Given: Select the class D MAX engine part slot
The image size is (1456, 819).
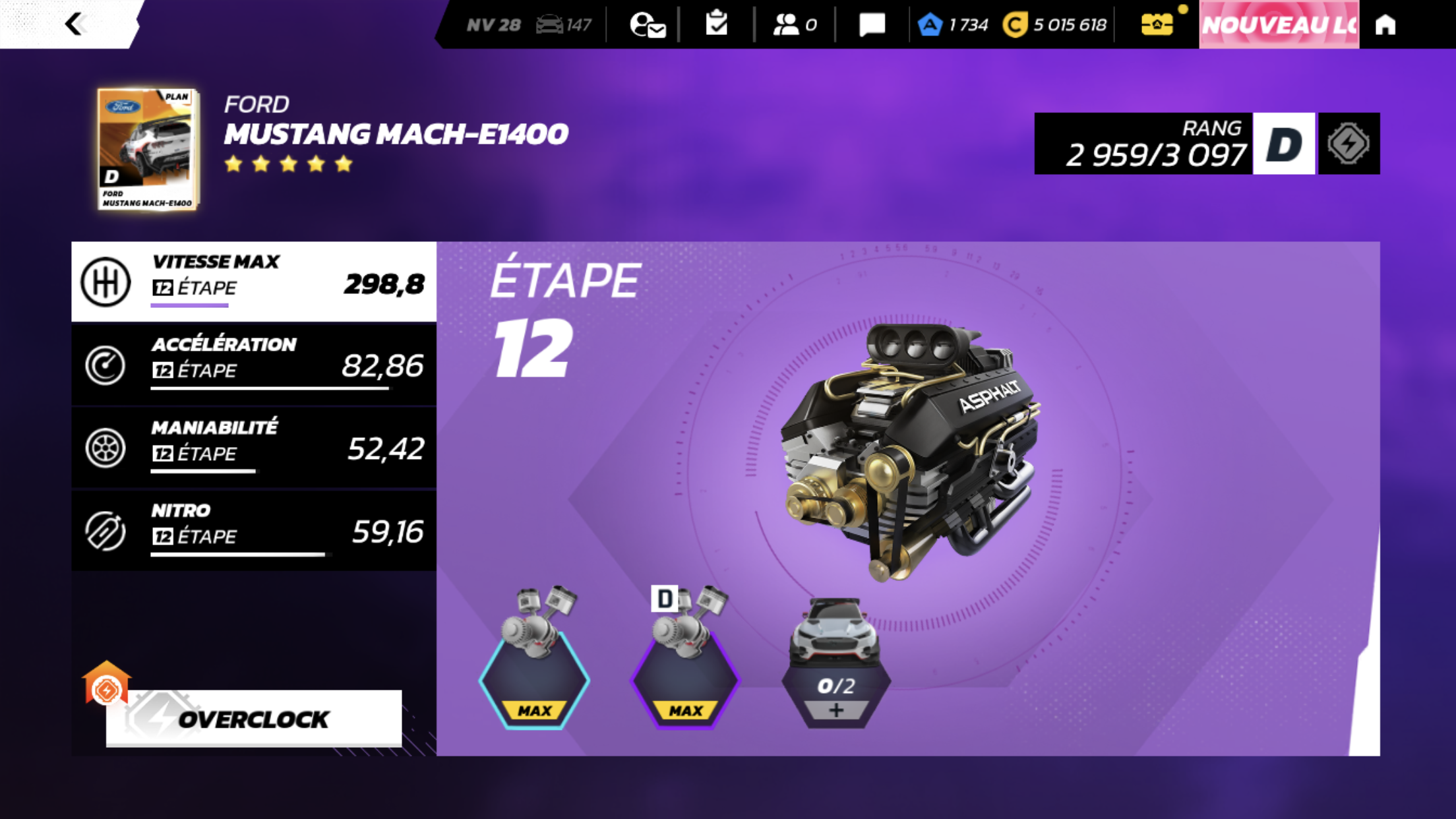Looking at the screenshot, I should tap(685, 679).
